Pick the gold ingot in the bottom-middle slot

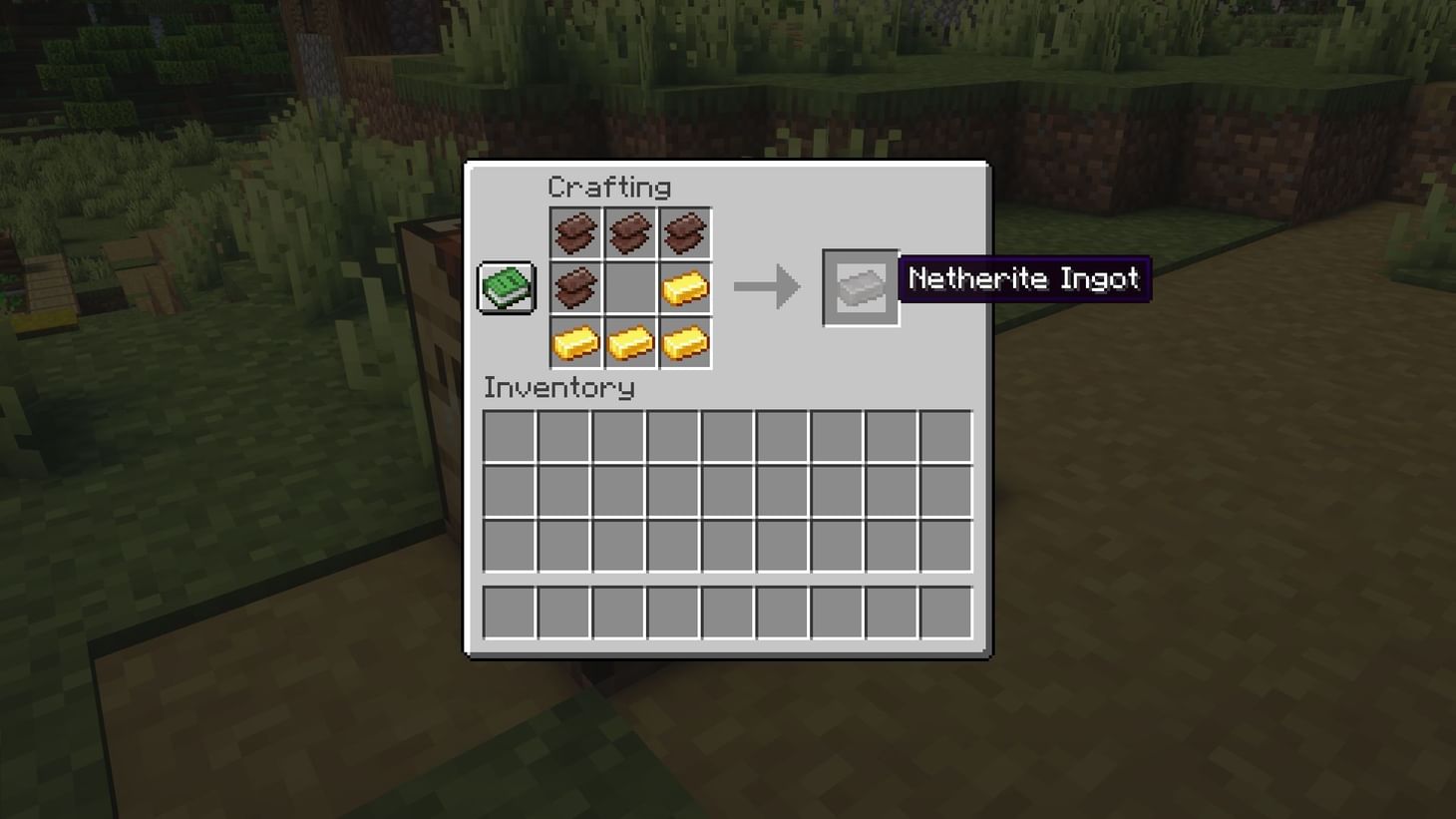[x=630, y=342]
